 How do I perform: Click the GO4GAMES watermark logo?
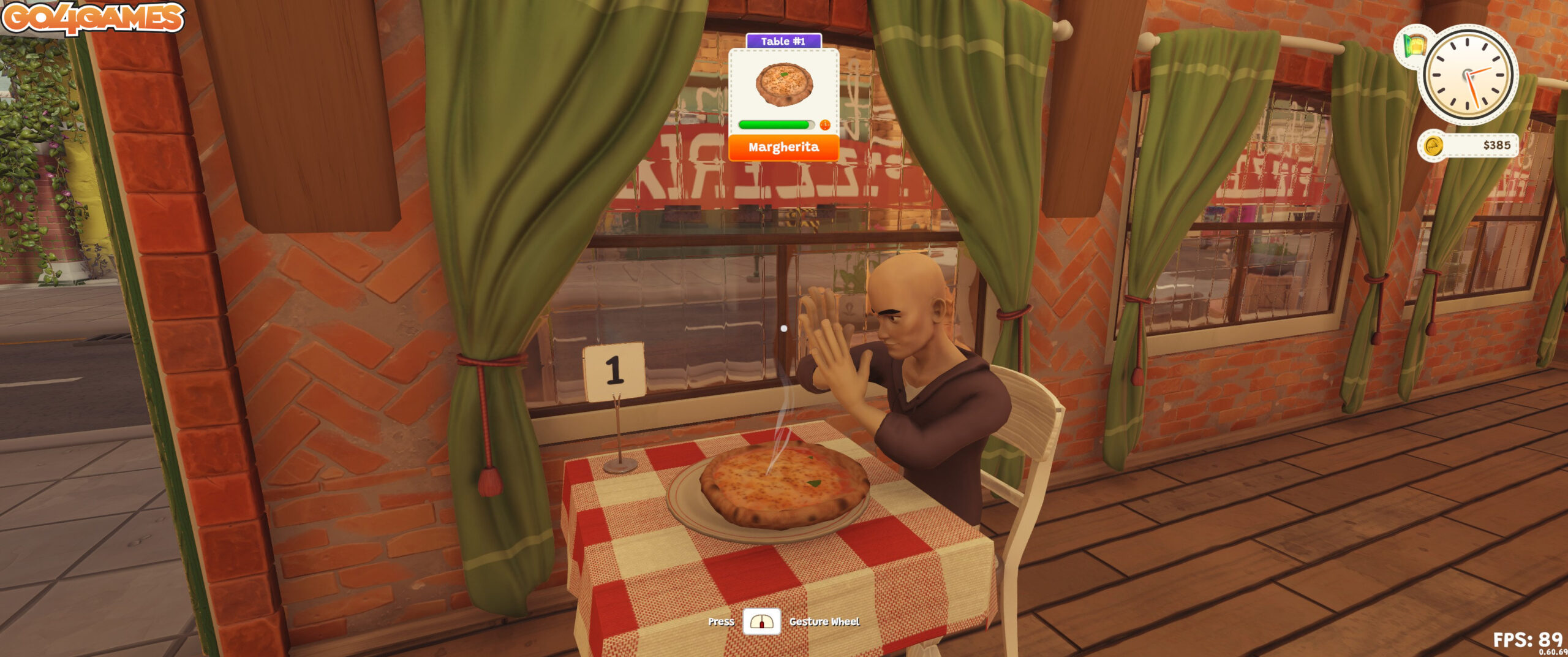point(93,17)
